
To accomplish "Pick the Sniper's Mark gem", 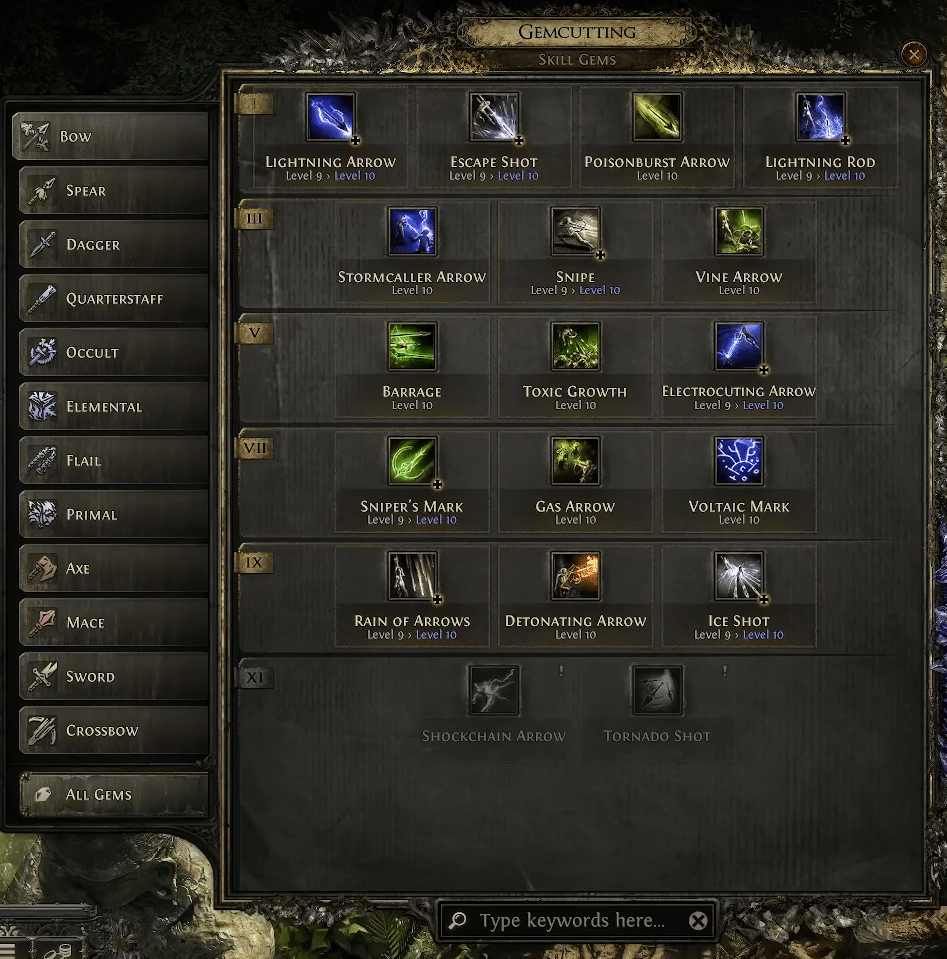I will [x=412, y=462].
